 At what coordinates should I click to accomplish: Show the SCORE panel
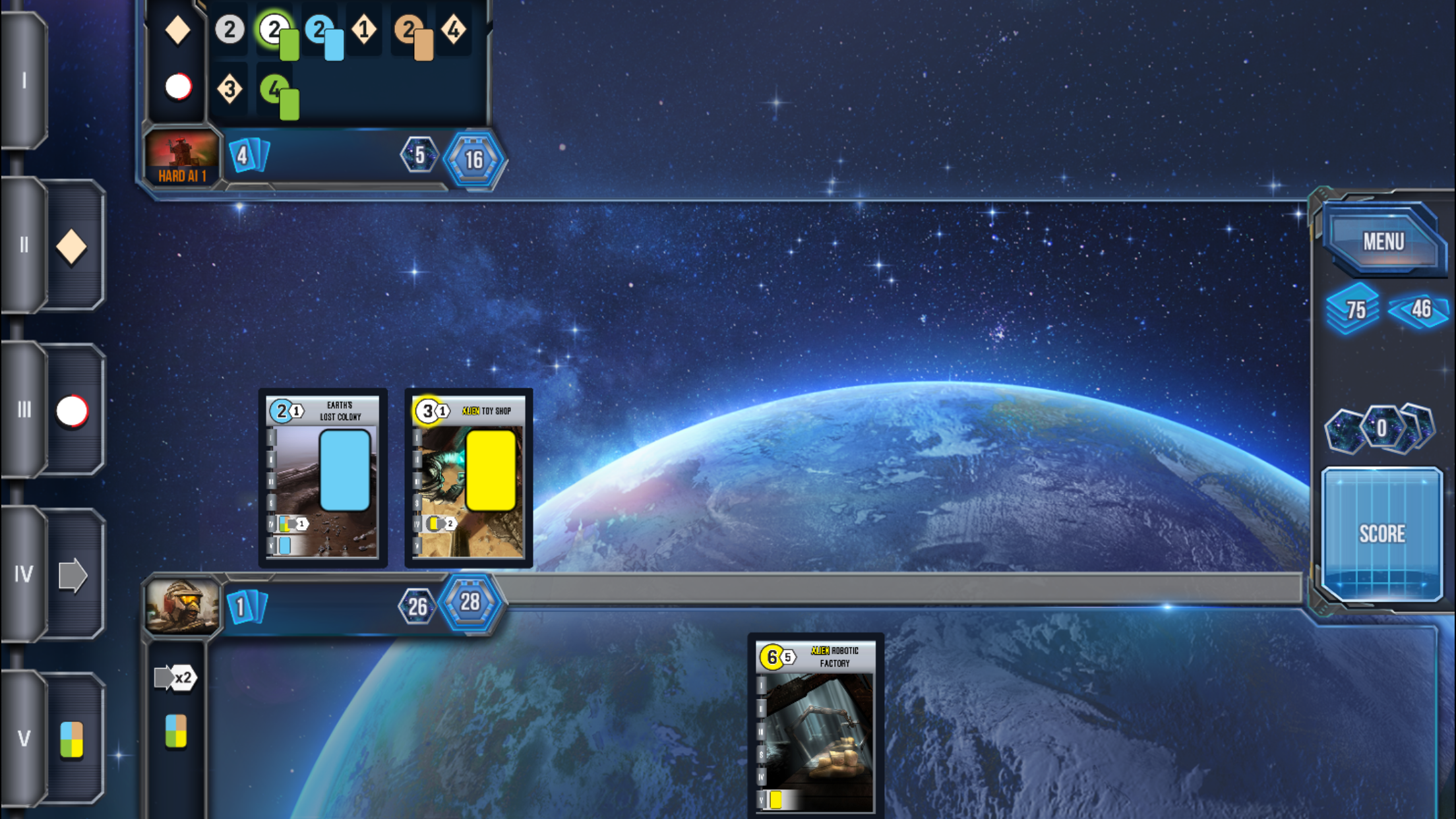(x=1382, y=533)
